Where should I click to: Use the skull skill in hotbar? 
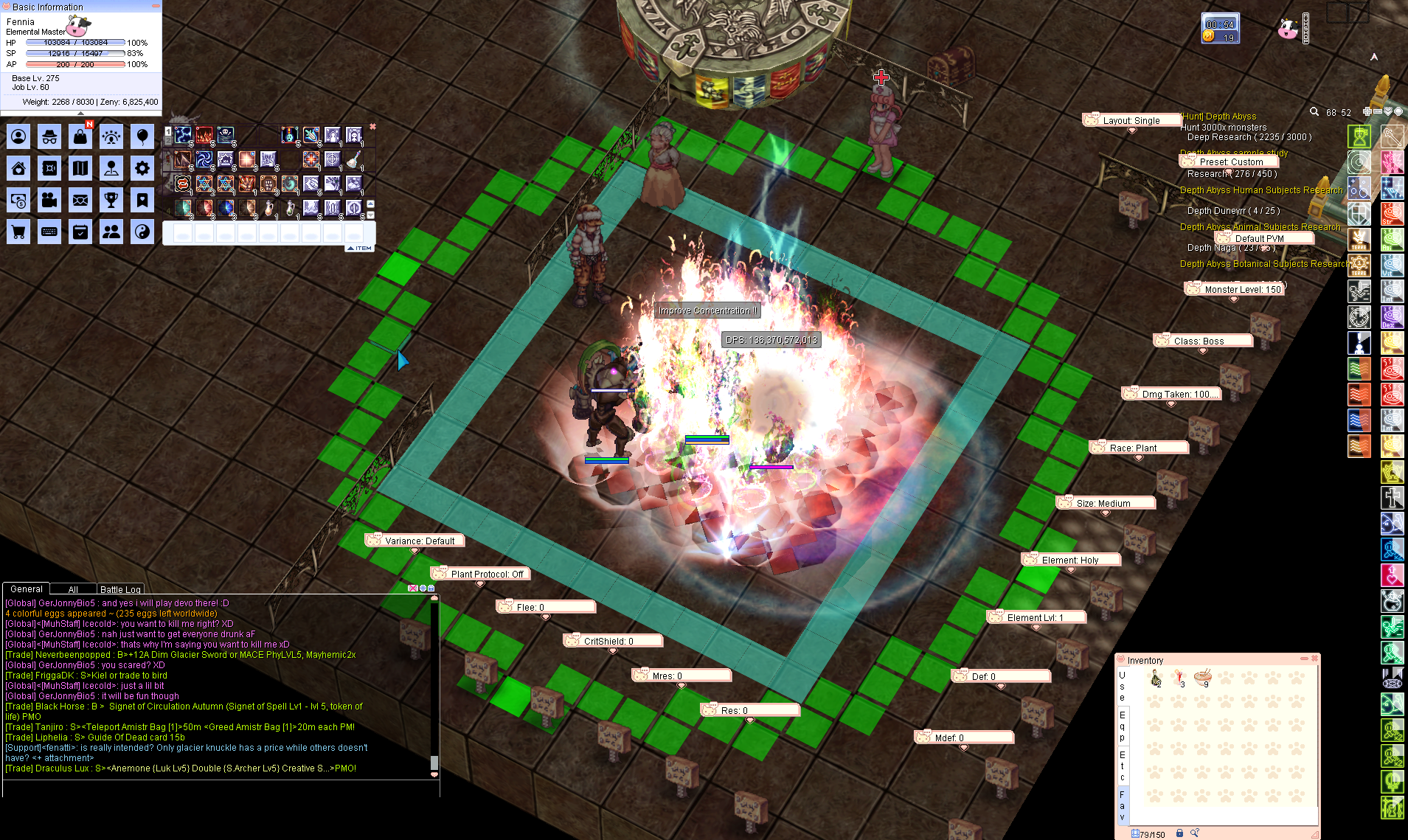(226, 135)
